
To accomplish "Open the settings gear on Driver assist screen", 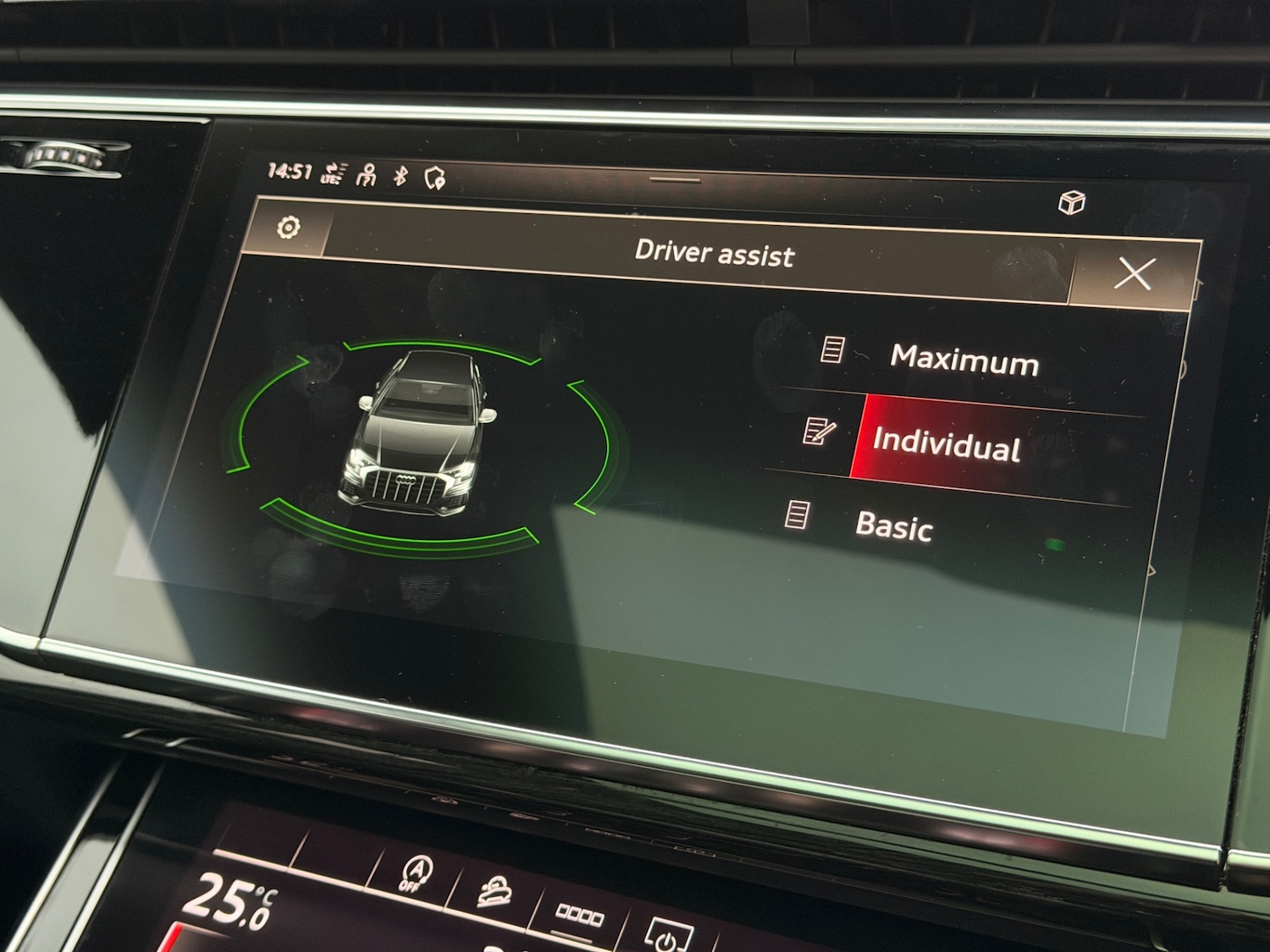I will [x=288, y=227].
